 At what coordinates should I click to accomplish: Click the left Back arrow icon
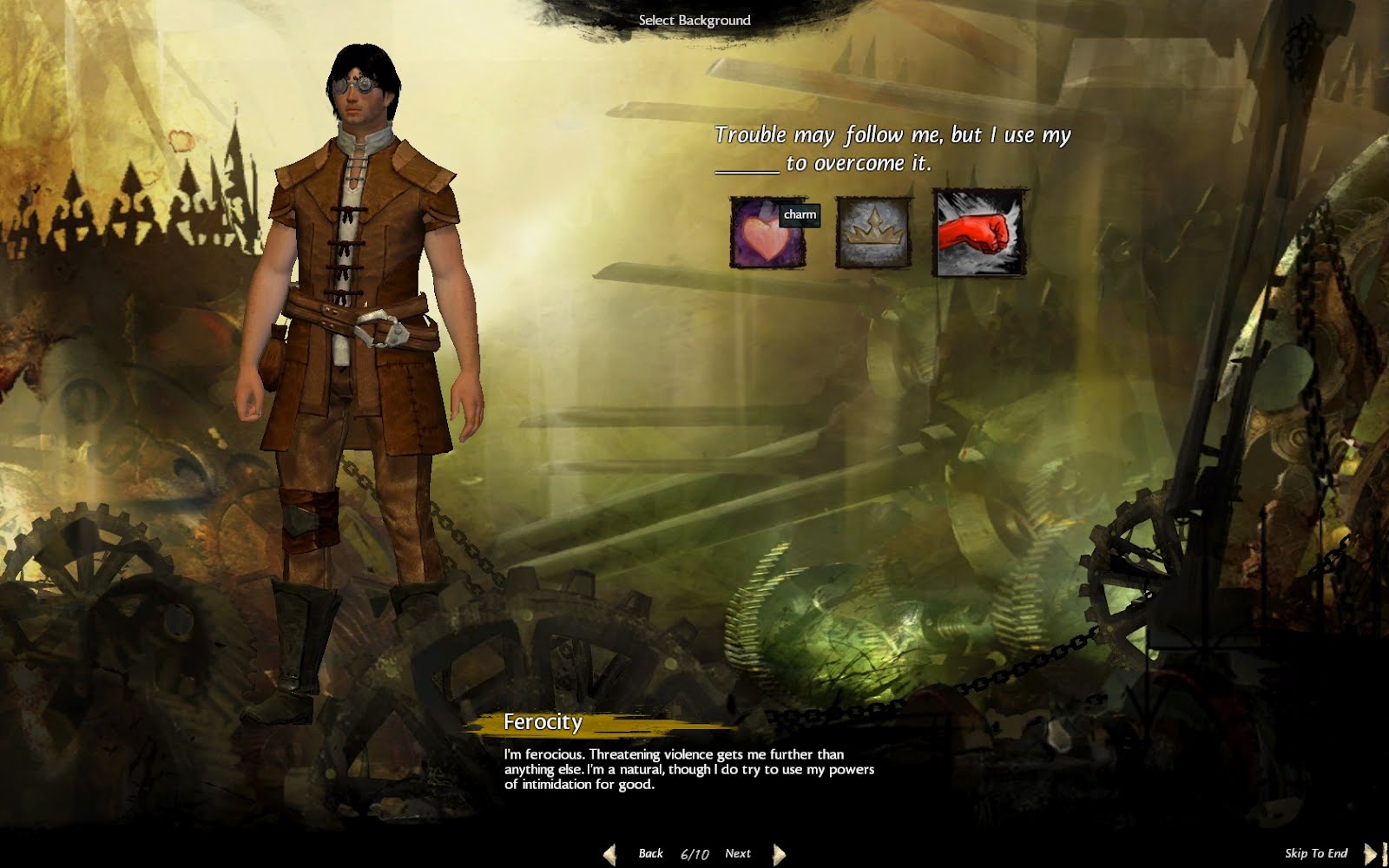pos(609,853)
